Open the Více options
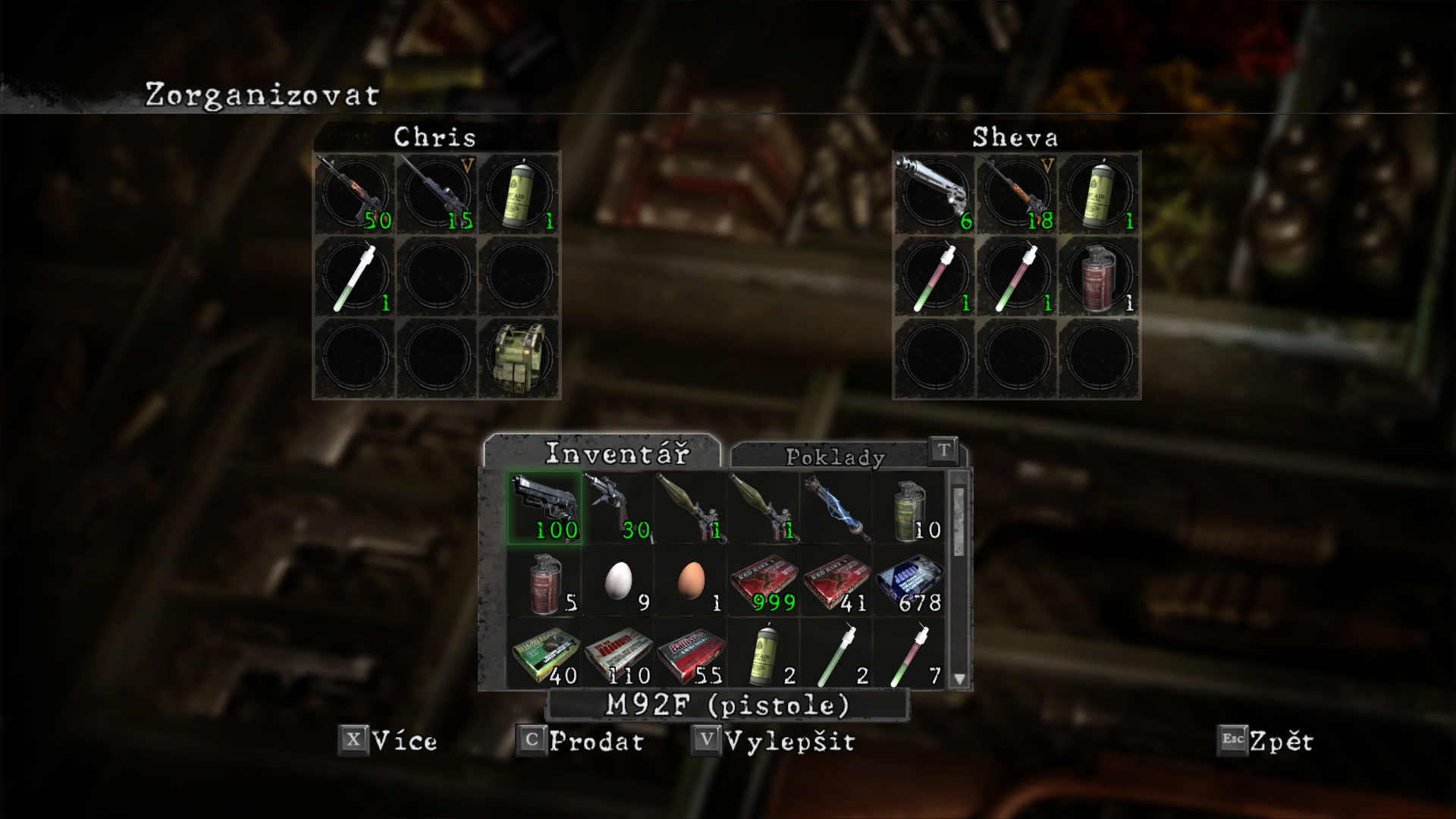The width and height of the screenshot is (1456, 819). pos(388,741)
